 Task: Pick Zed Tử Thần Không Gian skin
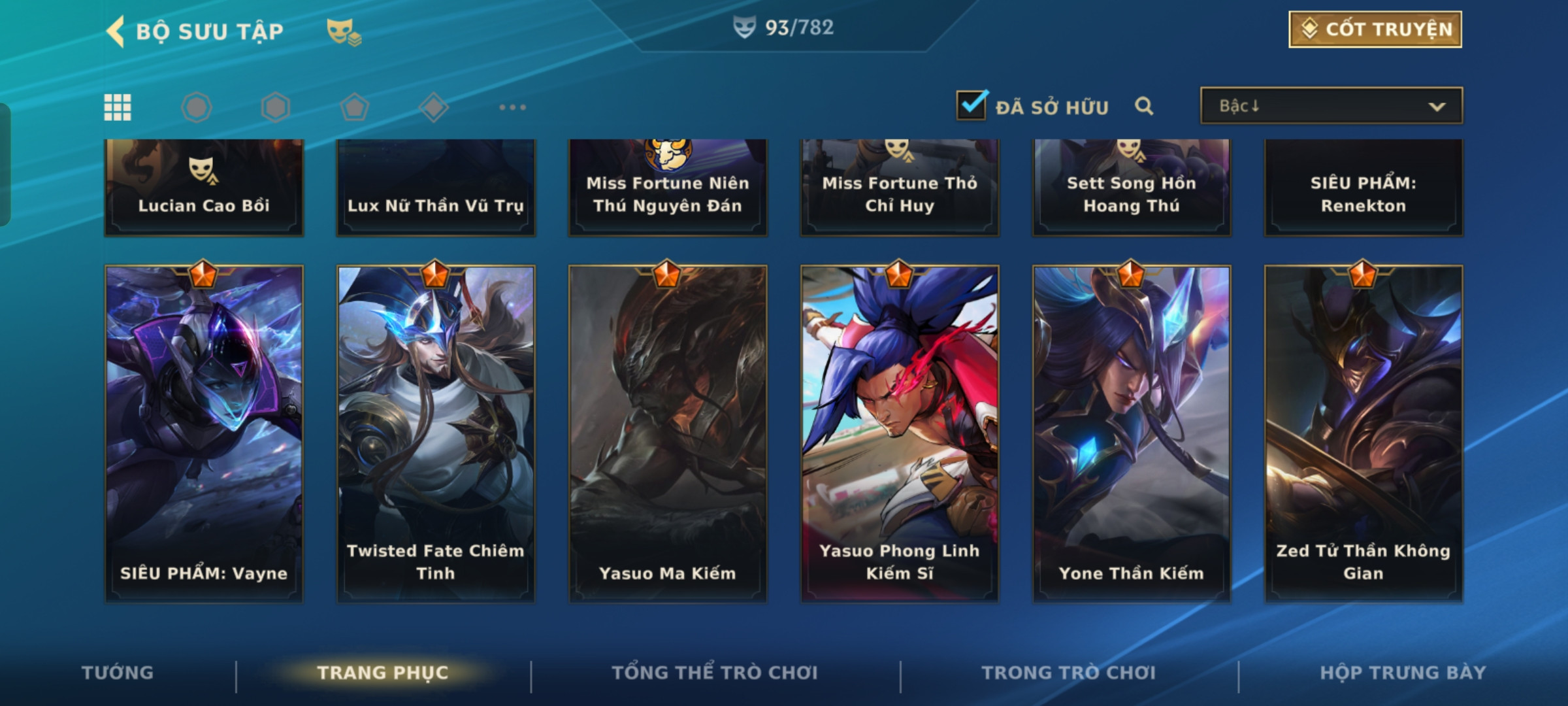pyautogui.click(x=1364, y=433)
